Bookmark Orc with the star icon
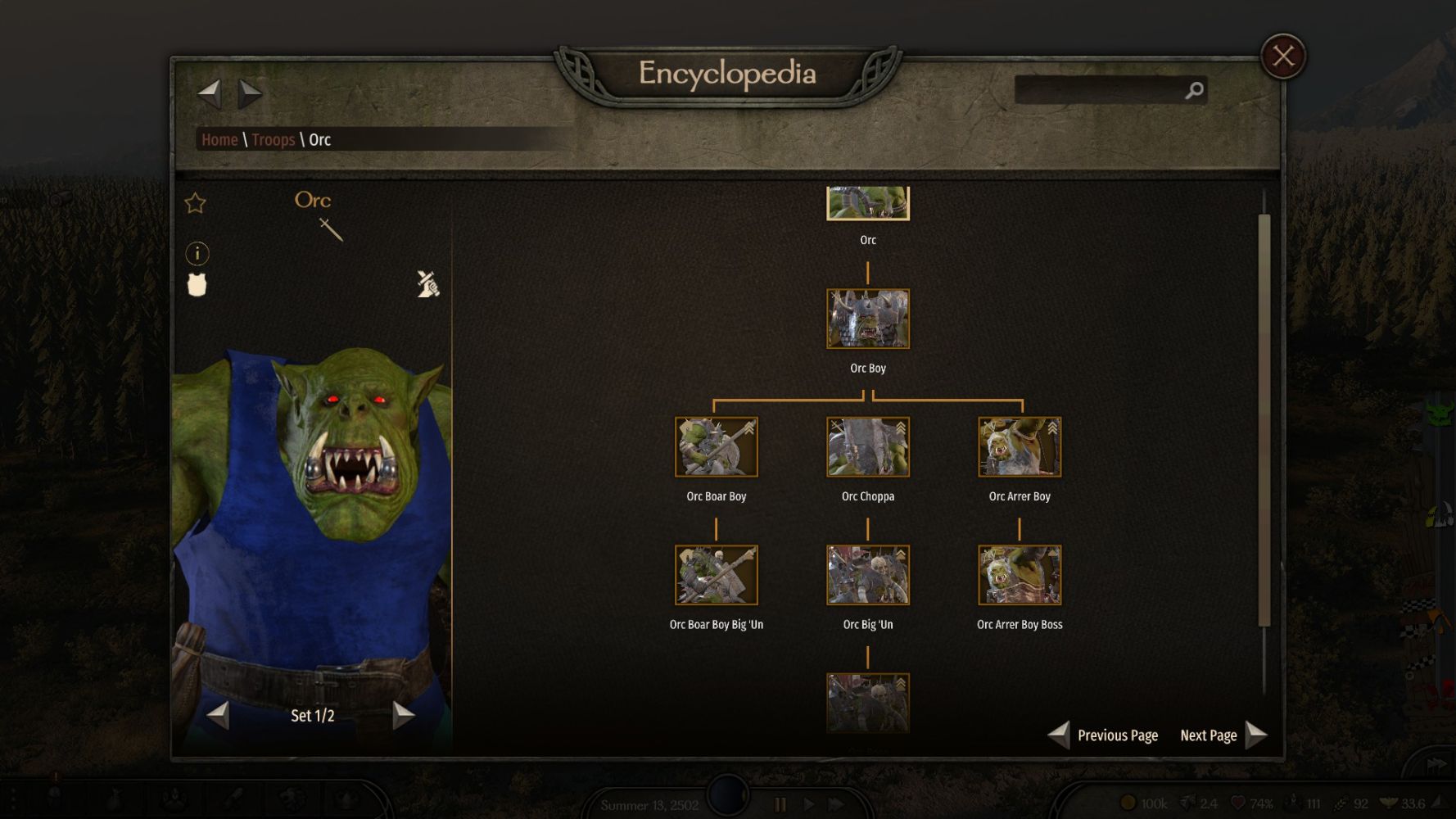 195,203
